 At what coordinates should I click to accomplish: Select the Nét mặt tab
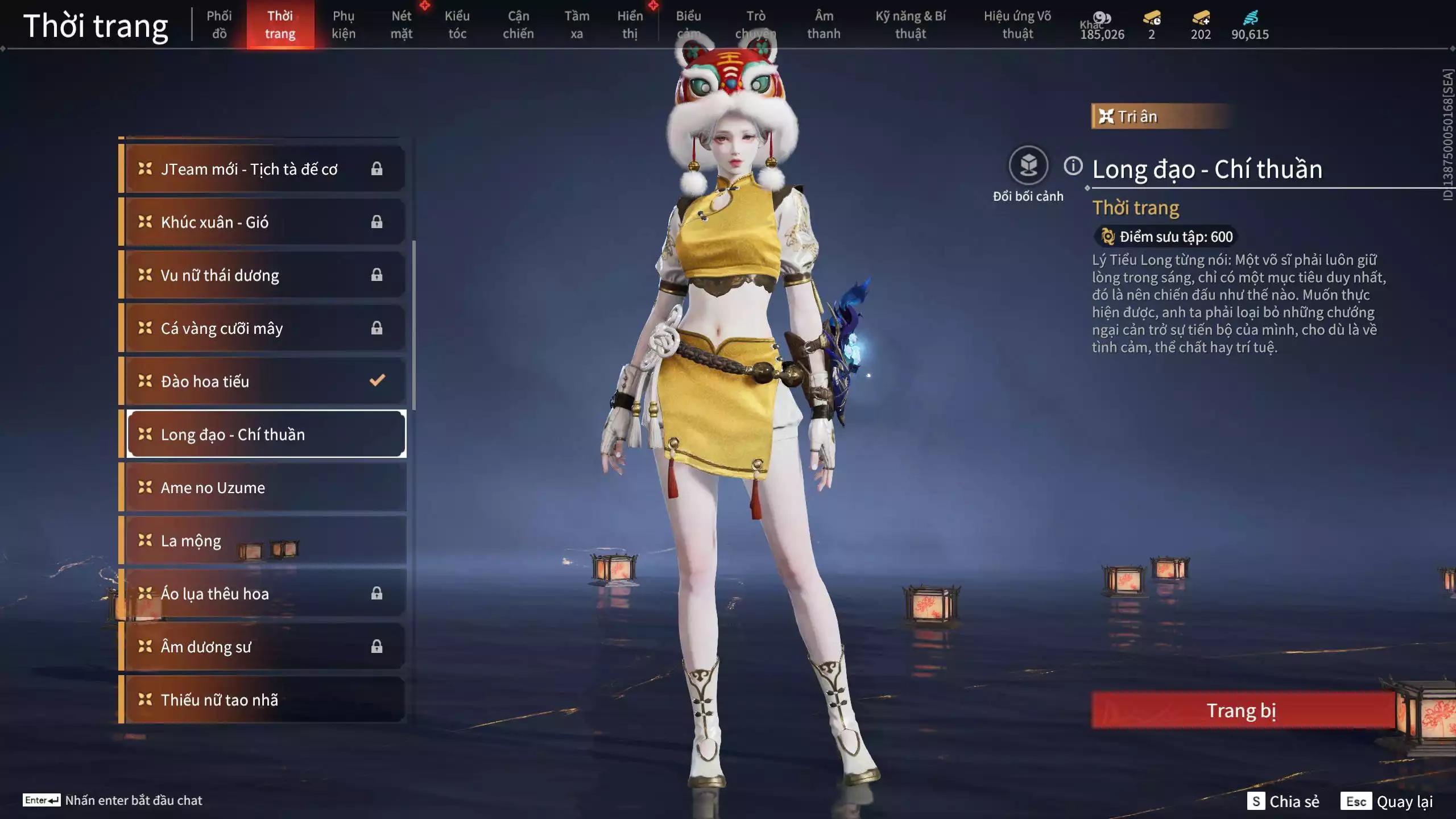coord(401,25)
